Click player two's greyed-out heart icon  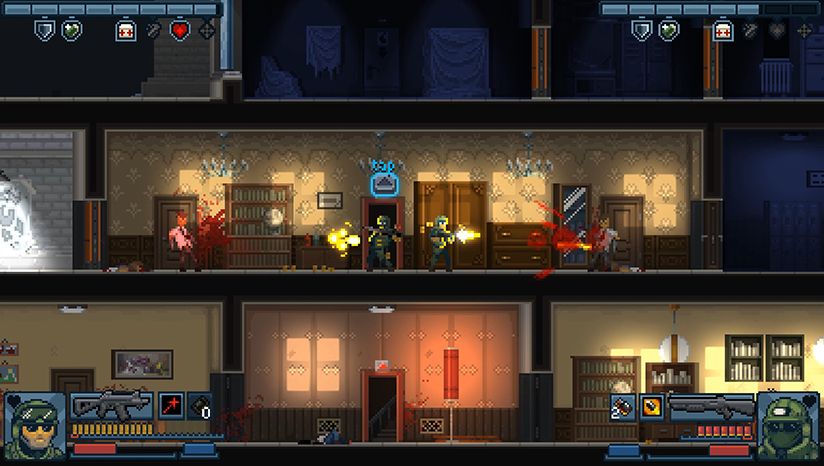coord(777,30)
